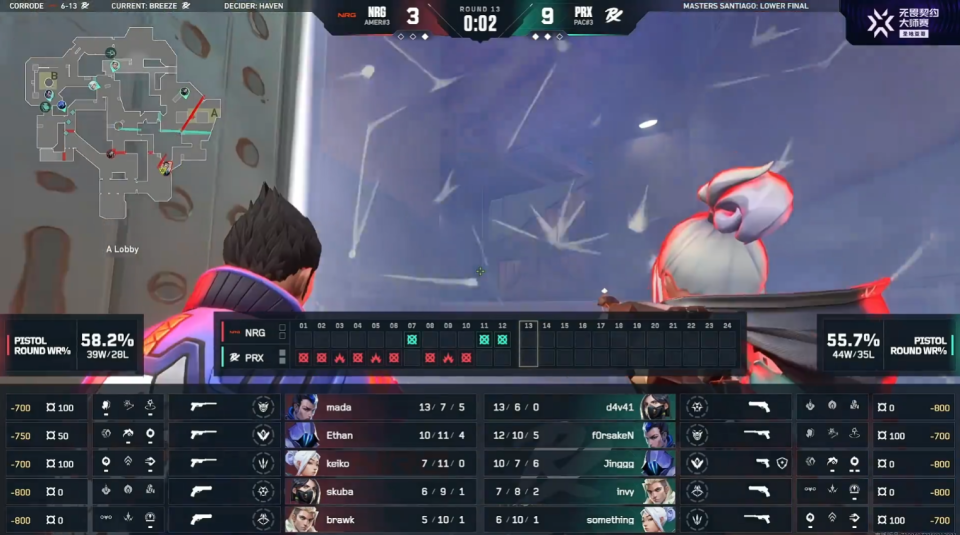Select round 13 in the round timeline
Image resolution: width=960 pixels, height=535 pixels.
click(x=528, y=343)
